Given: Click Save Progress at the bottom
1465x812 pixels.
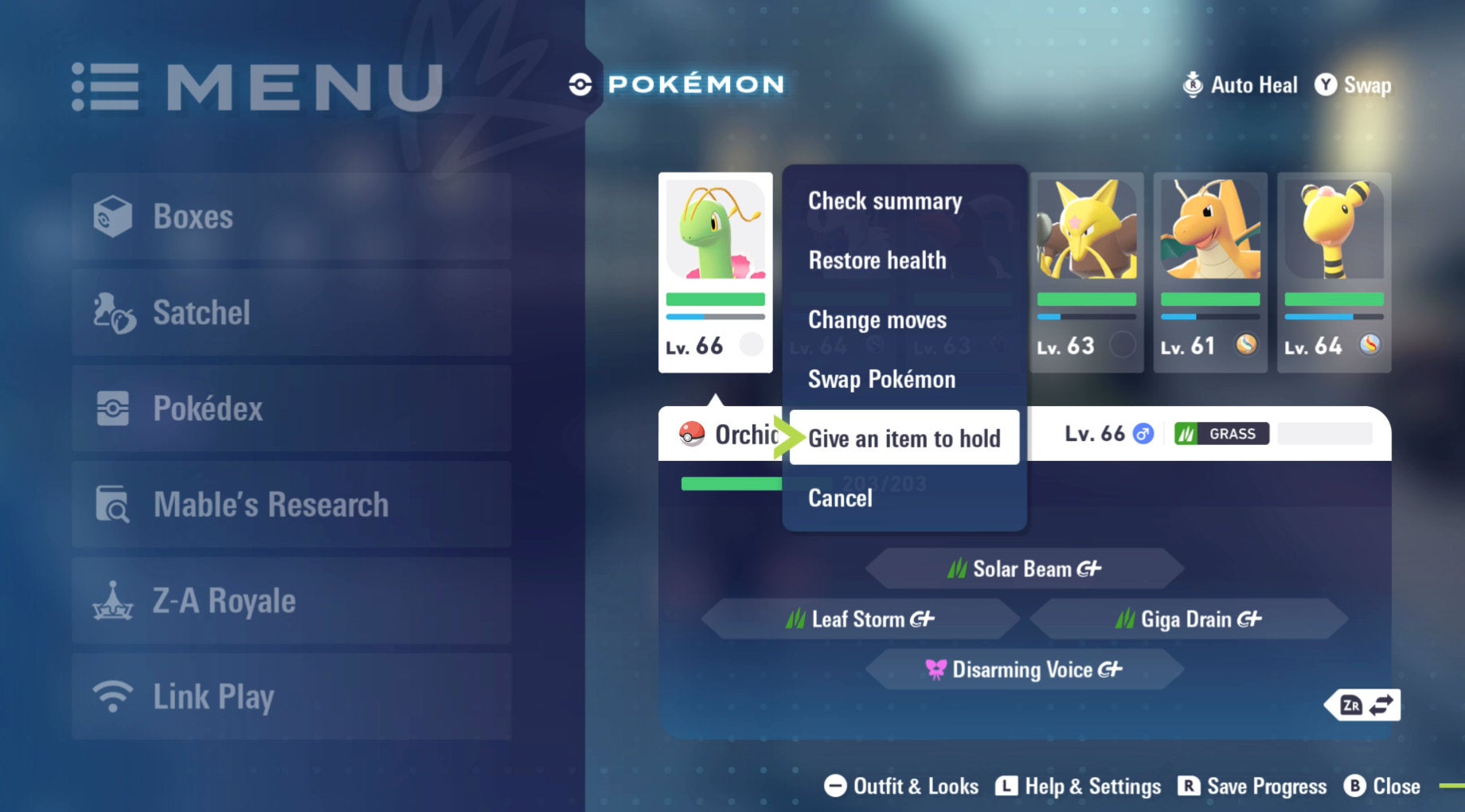Looking at the screenshot, I should [x=1251, y=787].
